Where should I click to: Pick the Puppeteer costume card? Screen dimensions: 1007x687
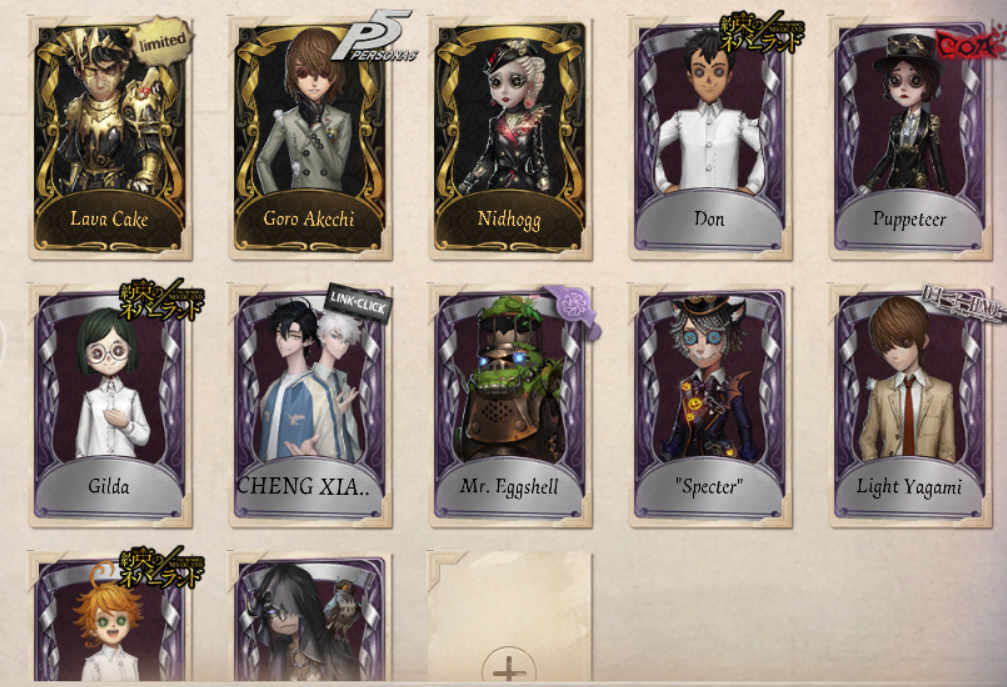[x=908, y=138]
